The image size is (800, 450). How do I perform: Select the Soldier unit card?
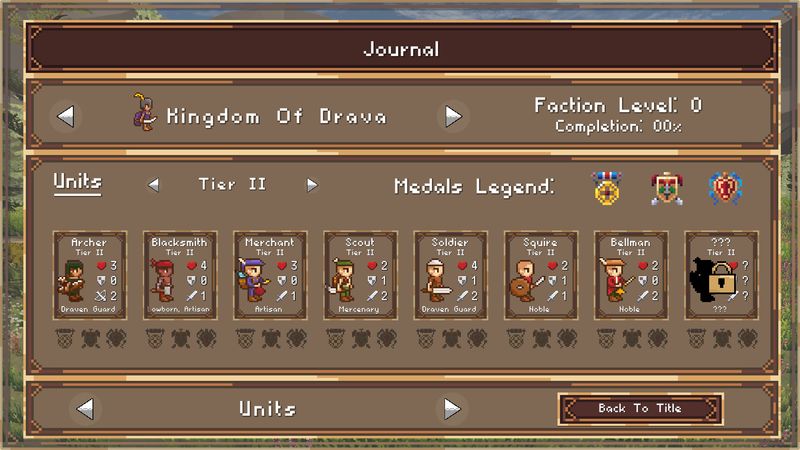451,275
